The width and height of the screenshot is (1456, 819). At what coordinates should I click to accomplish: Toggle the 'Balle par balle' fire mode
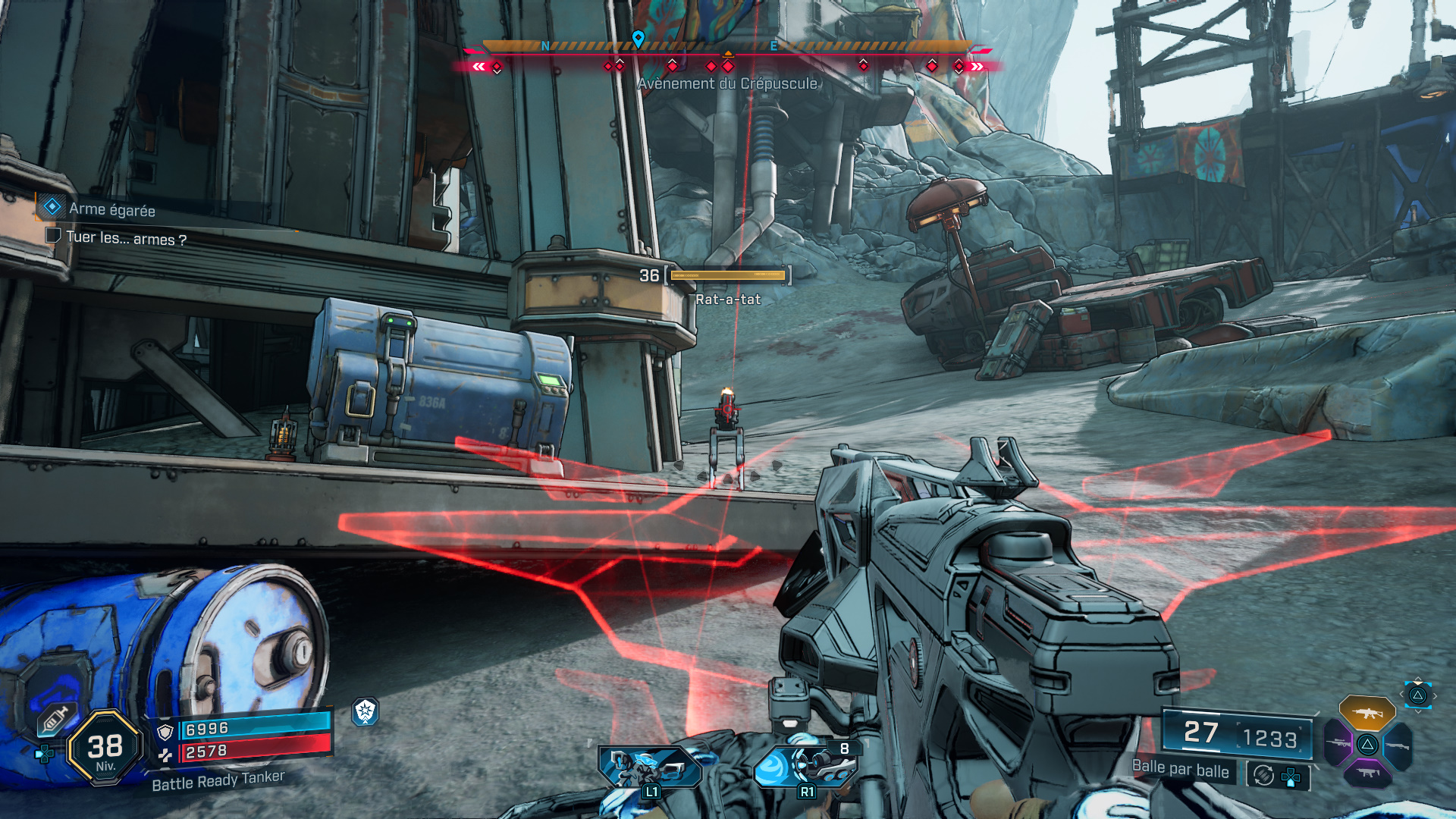[x=1180, y=769]
